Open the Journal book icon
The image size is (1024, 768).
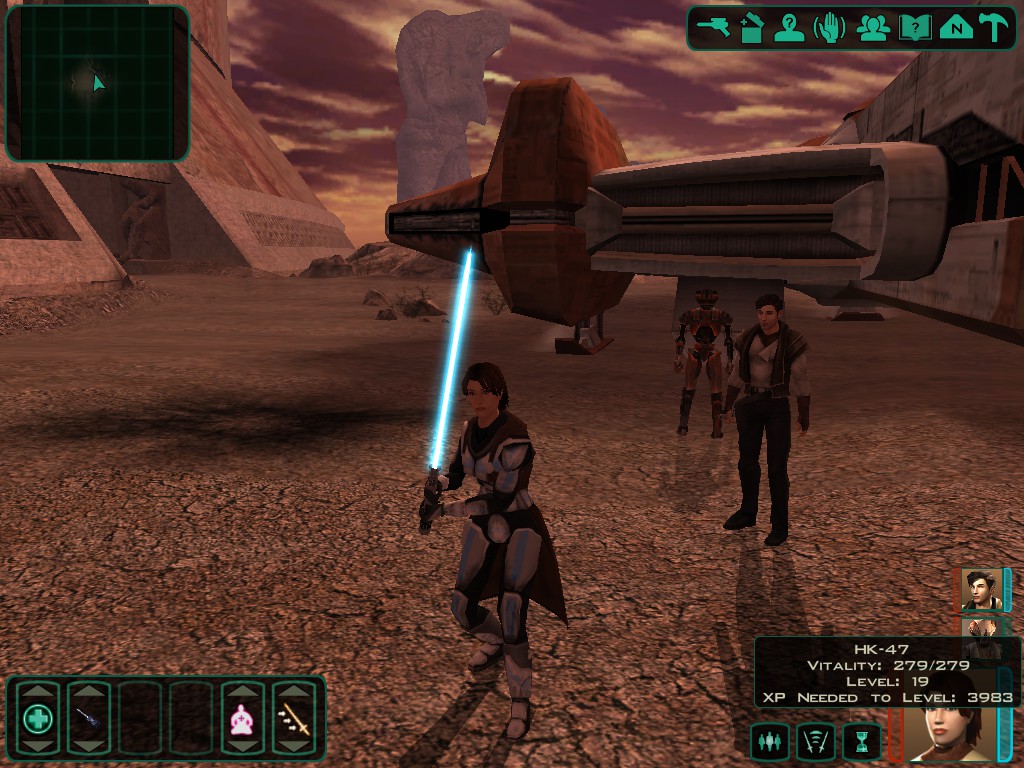[914, 28]
